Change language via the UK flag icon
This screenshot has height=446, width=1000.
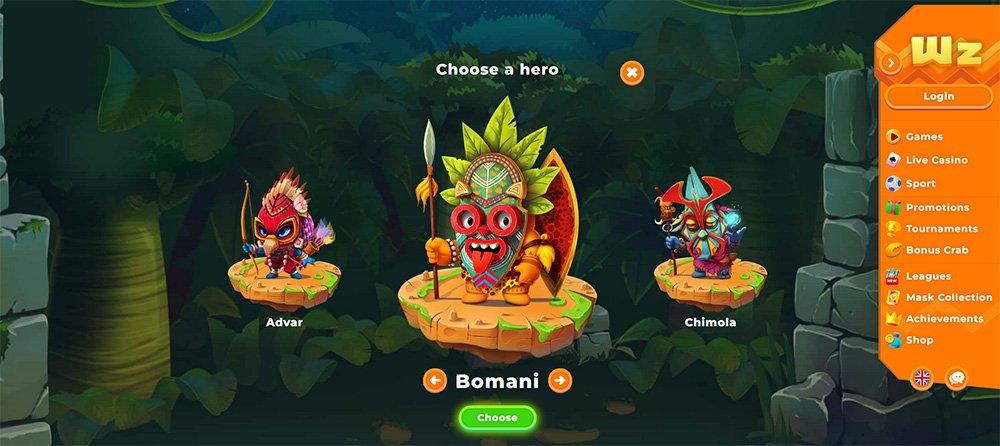tap(921, 378)
